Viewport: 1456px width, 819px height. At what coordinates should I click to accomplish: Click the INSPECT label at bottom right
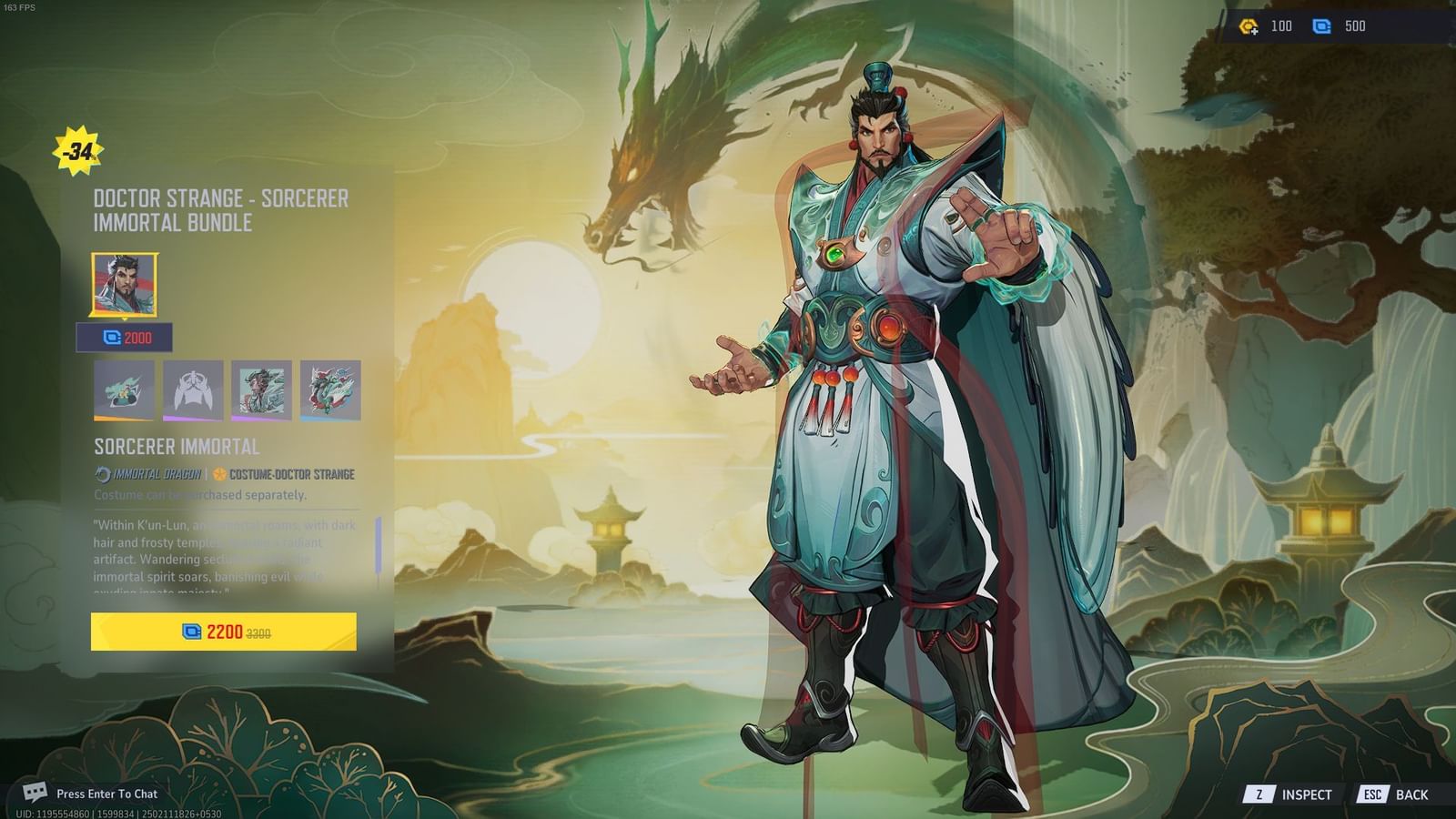point(1306,794)
